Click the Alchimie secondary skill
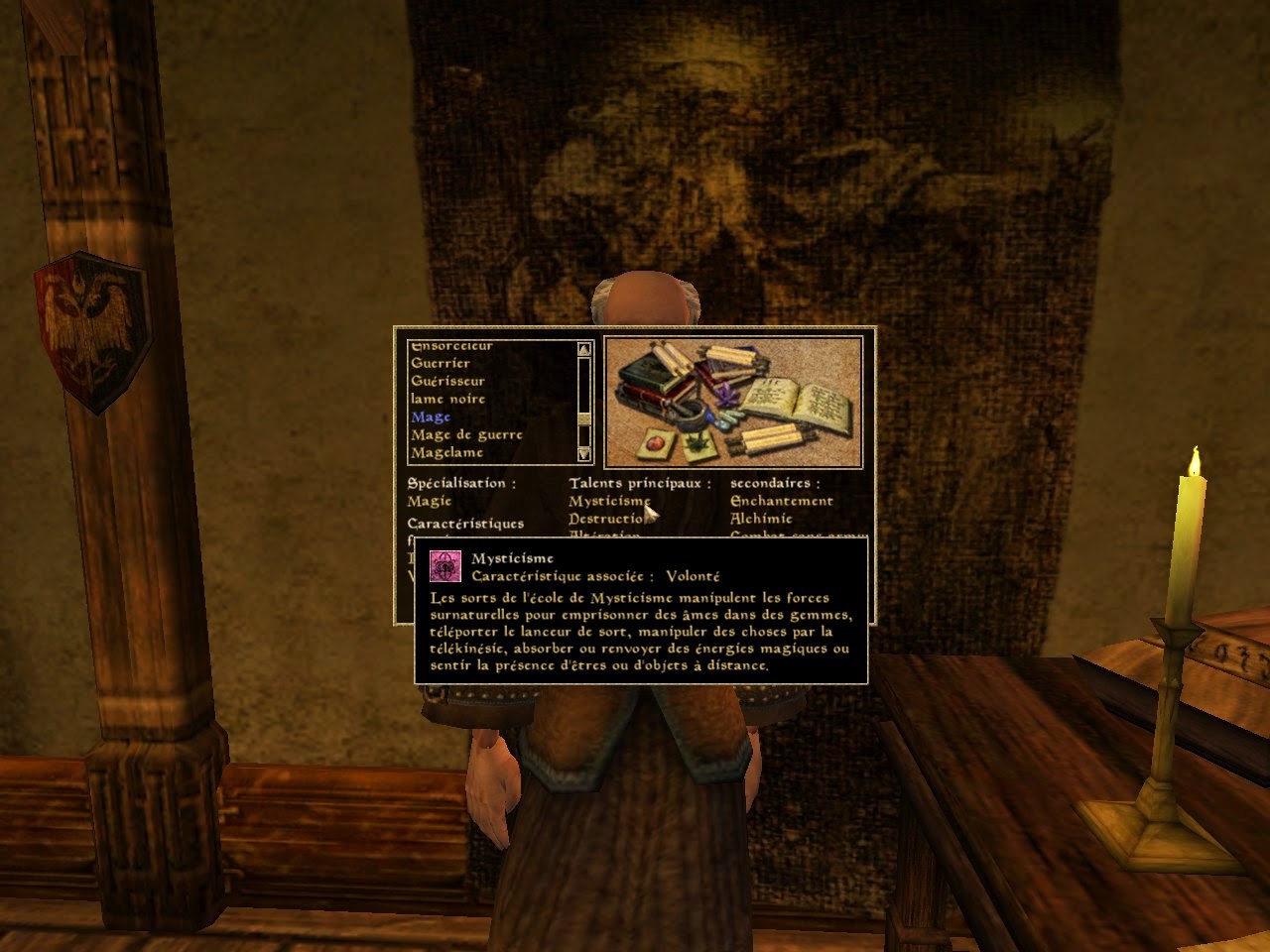This screenshot has width=1270, height=952. coord(763,518)
